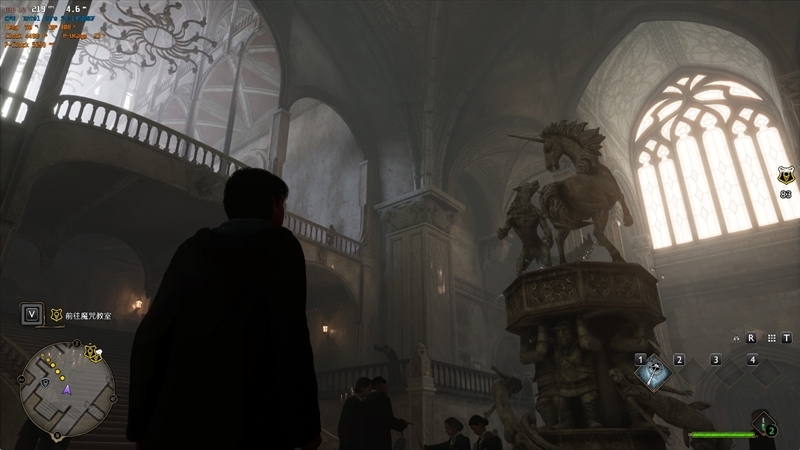Use the green Wiggenweld potion icon

pyautogui.click(x=764, y=423)
